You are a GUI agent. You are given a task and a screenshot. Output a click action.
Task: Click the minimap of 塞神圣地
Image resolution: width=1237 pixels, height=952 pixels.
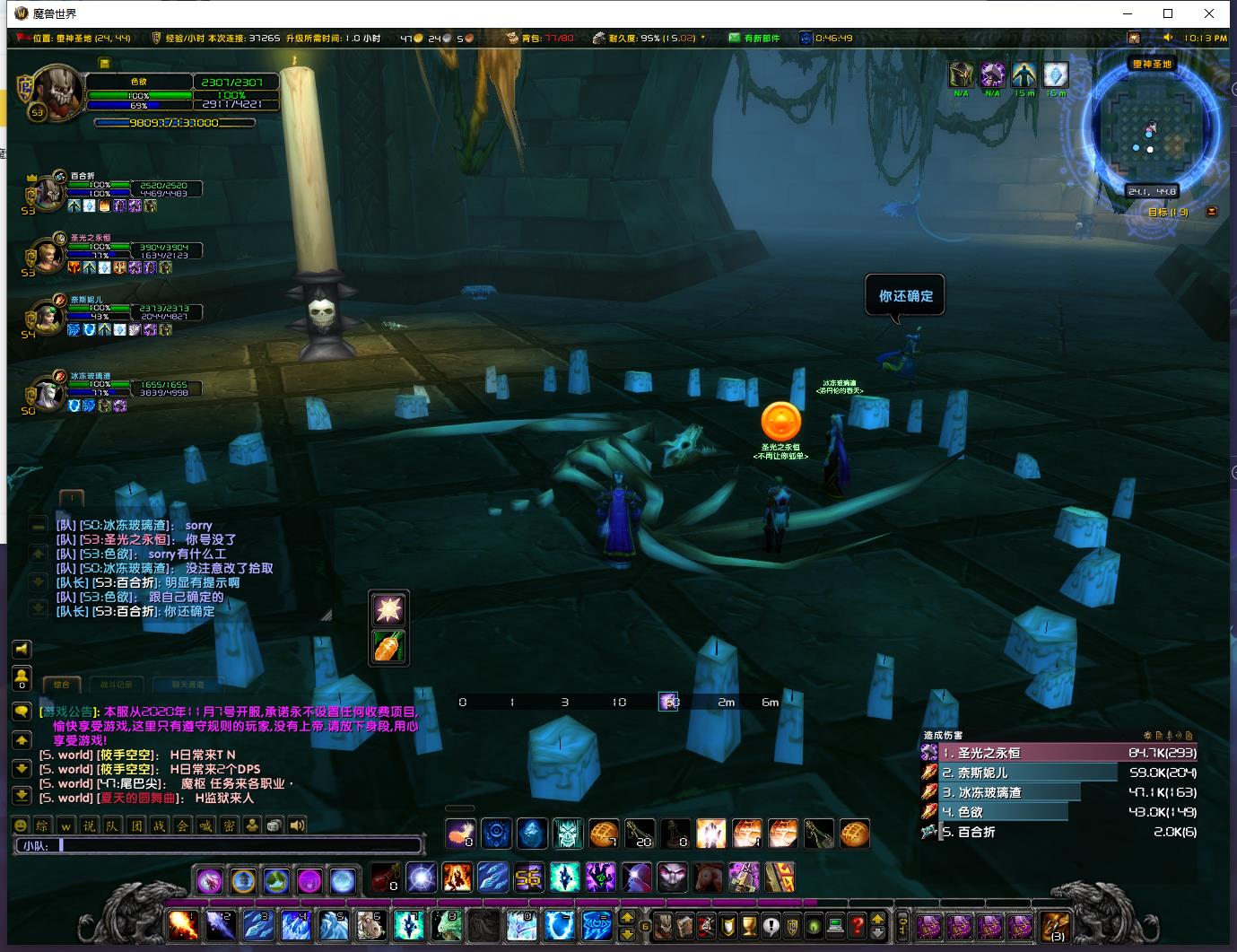point(1151,135)
